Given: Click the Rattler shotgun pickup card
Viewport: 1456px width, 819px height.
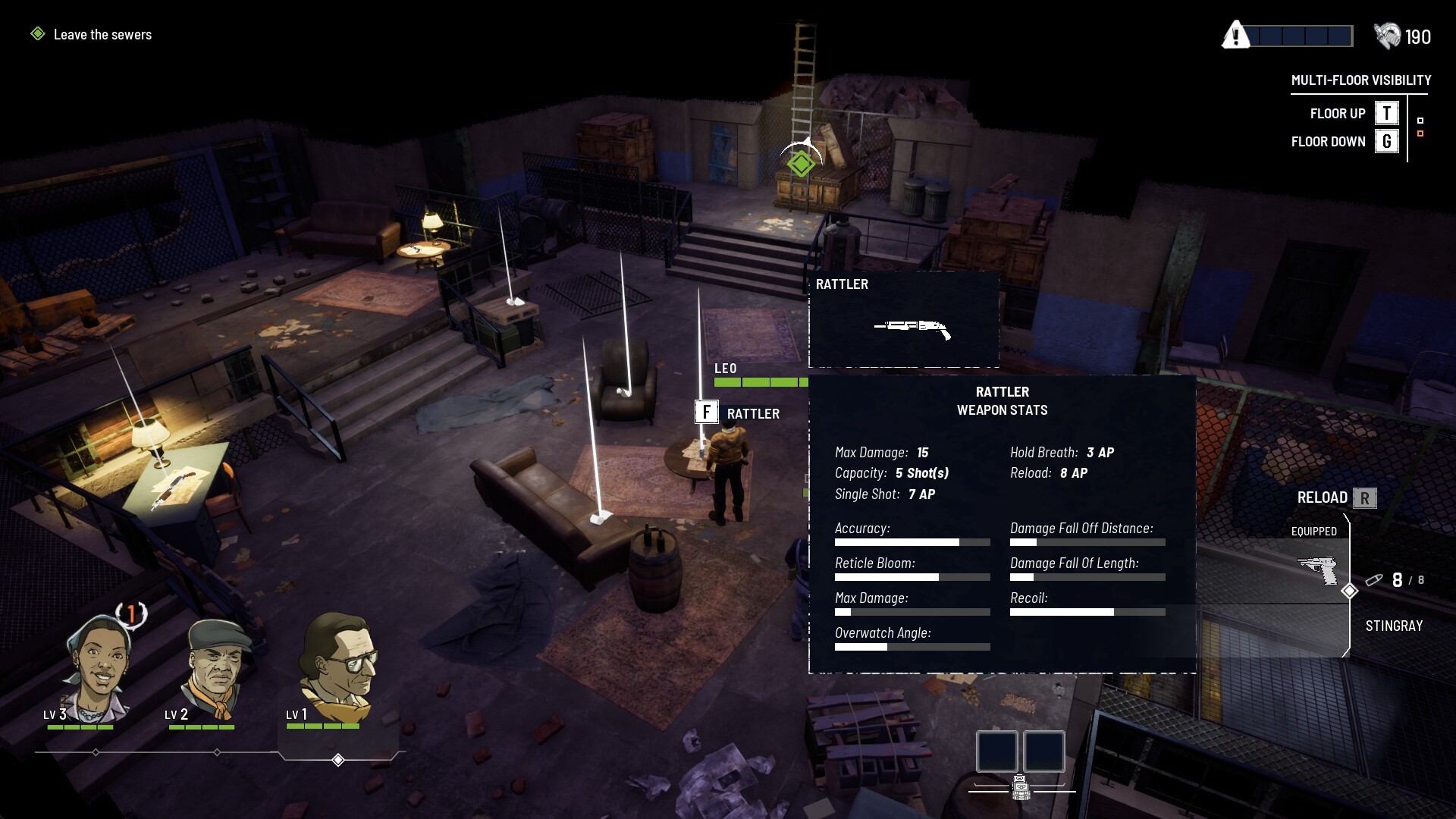Looking at the screenshot, I should coord(903,319).
